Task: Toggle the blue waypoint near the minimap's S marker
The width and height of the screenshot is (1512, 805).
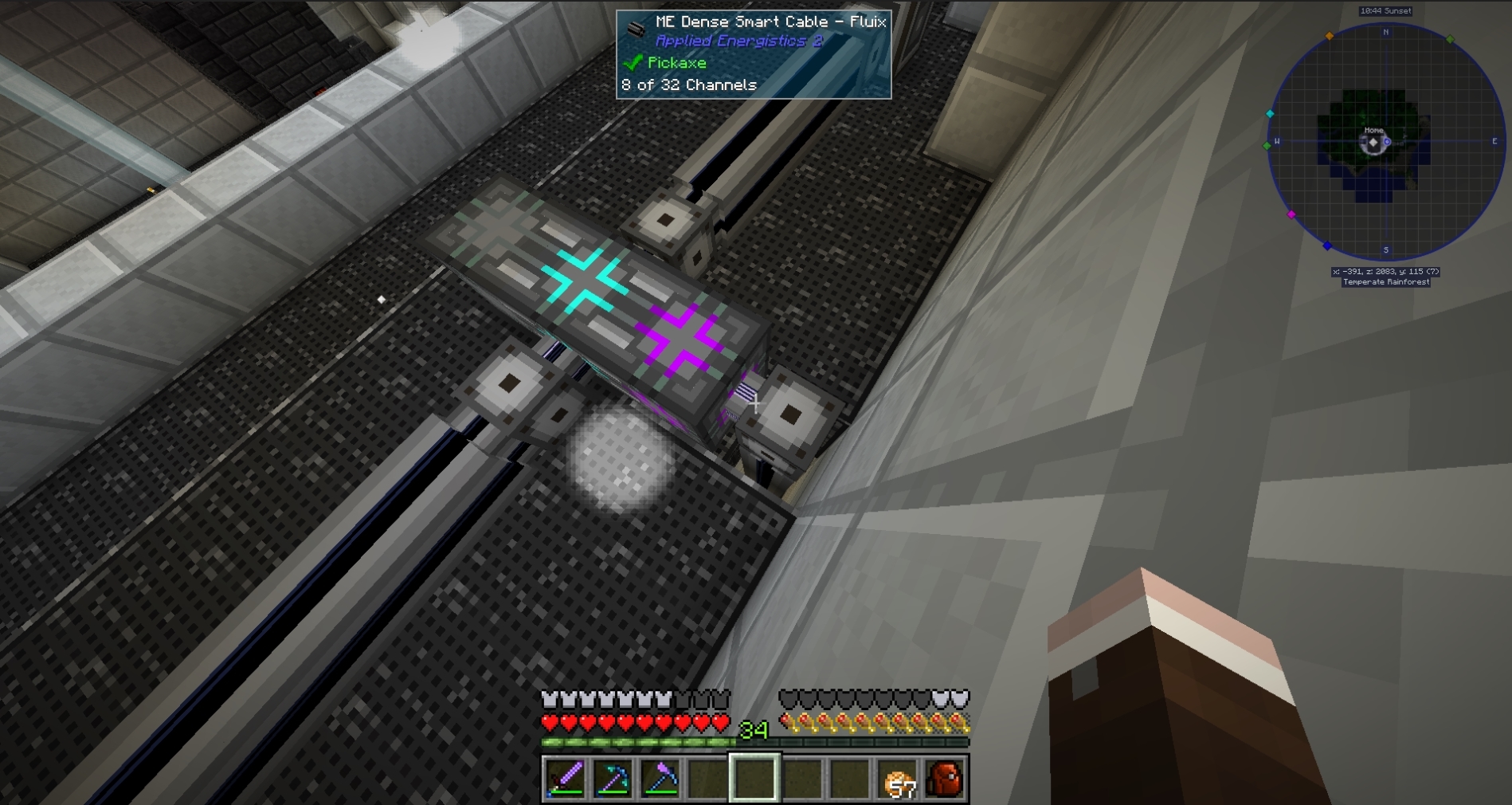Action: point(1328,245)
